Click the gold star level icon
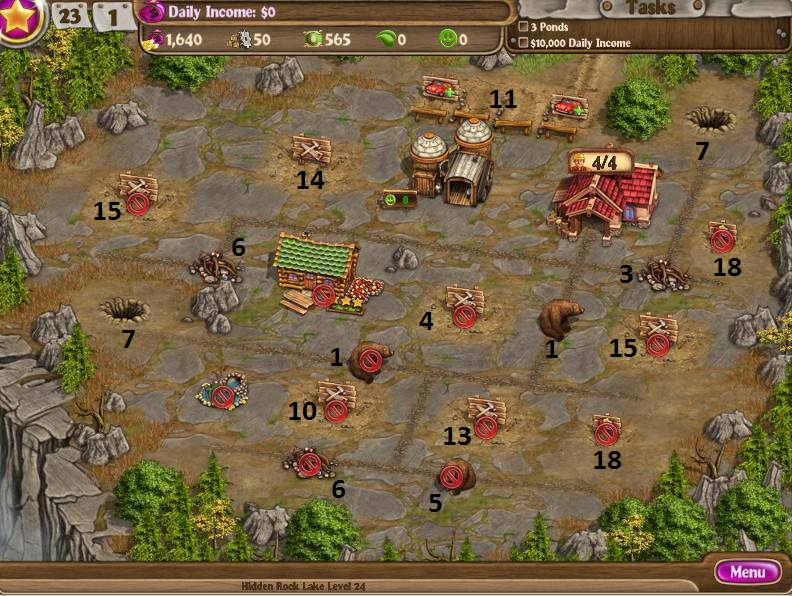Viewport: 792px width, 596px height. [17, 20]
